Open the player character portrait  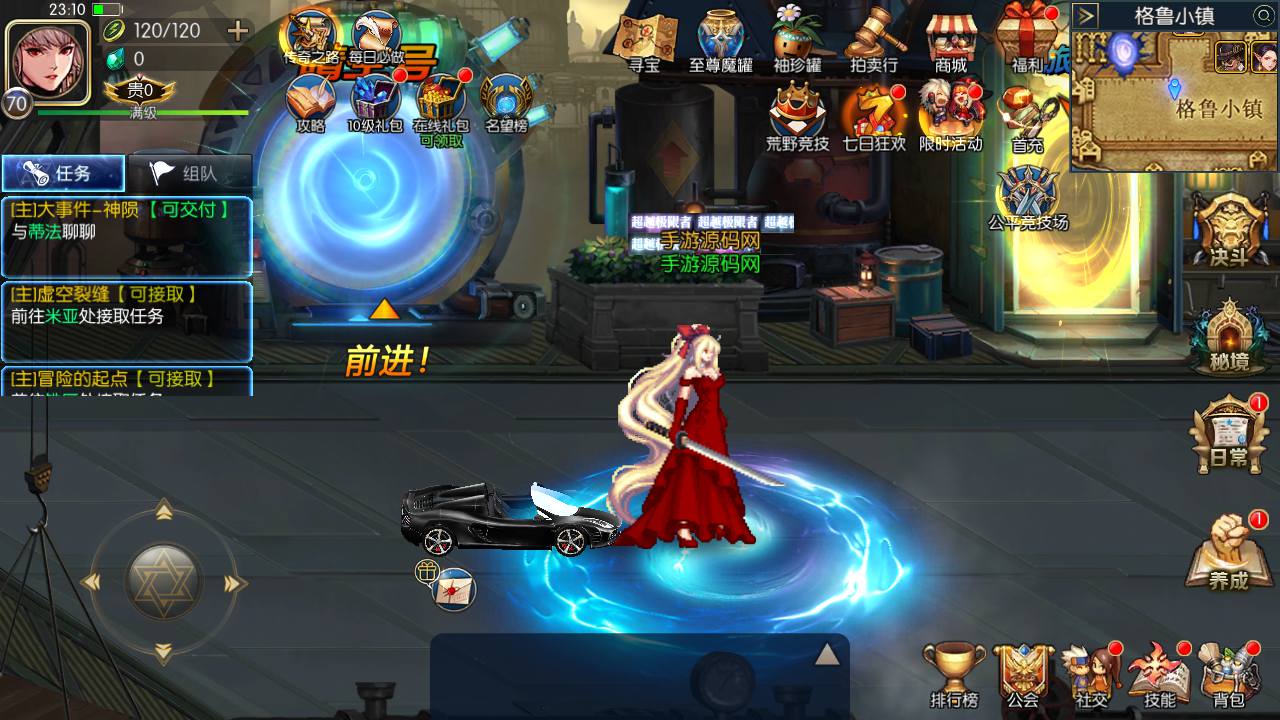coord(48,58)
